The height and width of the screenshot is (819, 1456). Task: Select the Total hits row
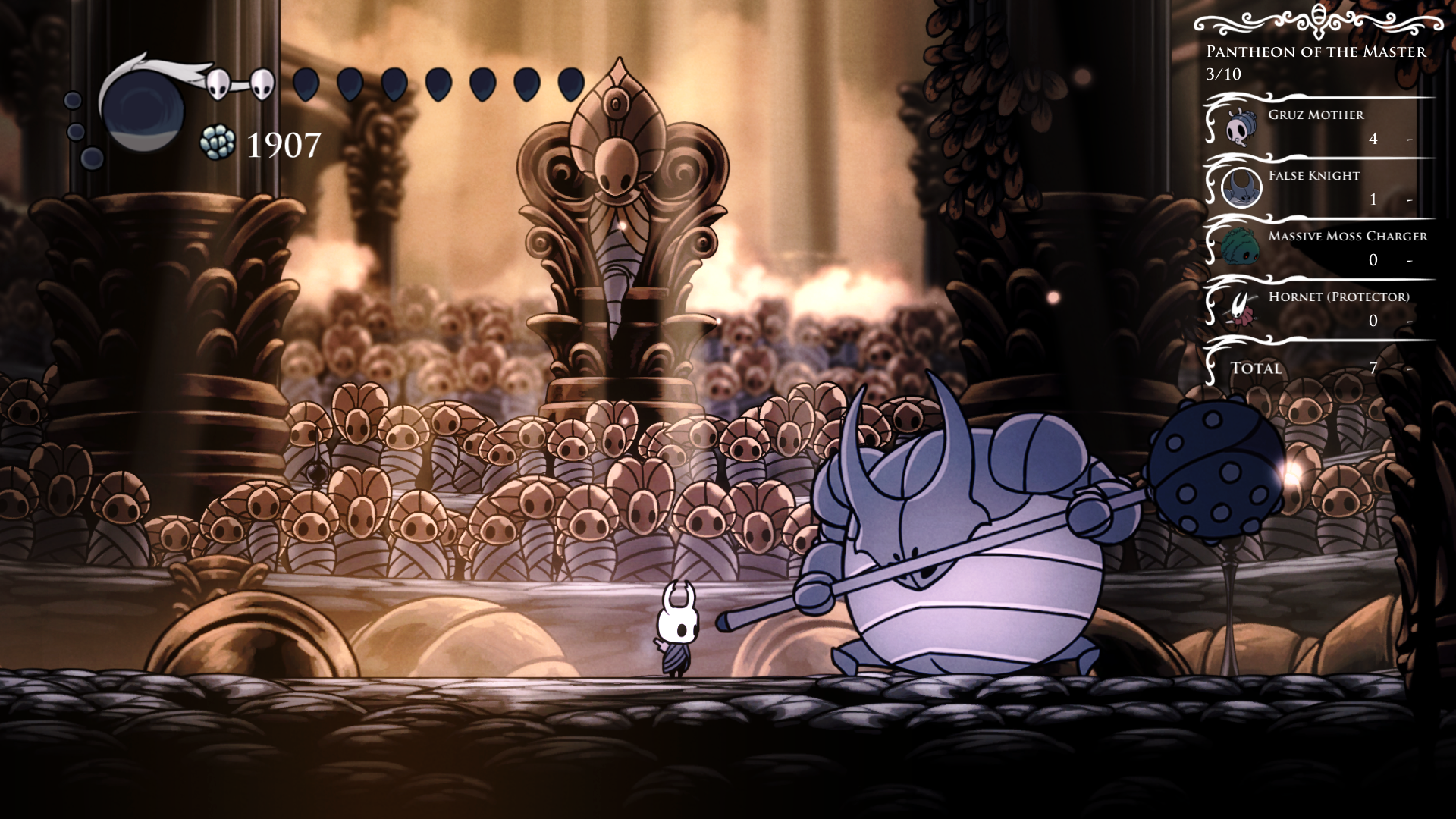coord(1318,368)
